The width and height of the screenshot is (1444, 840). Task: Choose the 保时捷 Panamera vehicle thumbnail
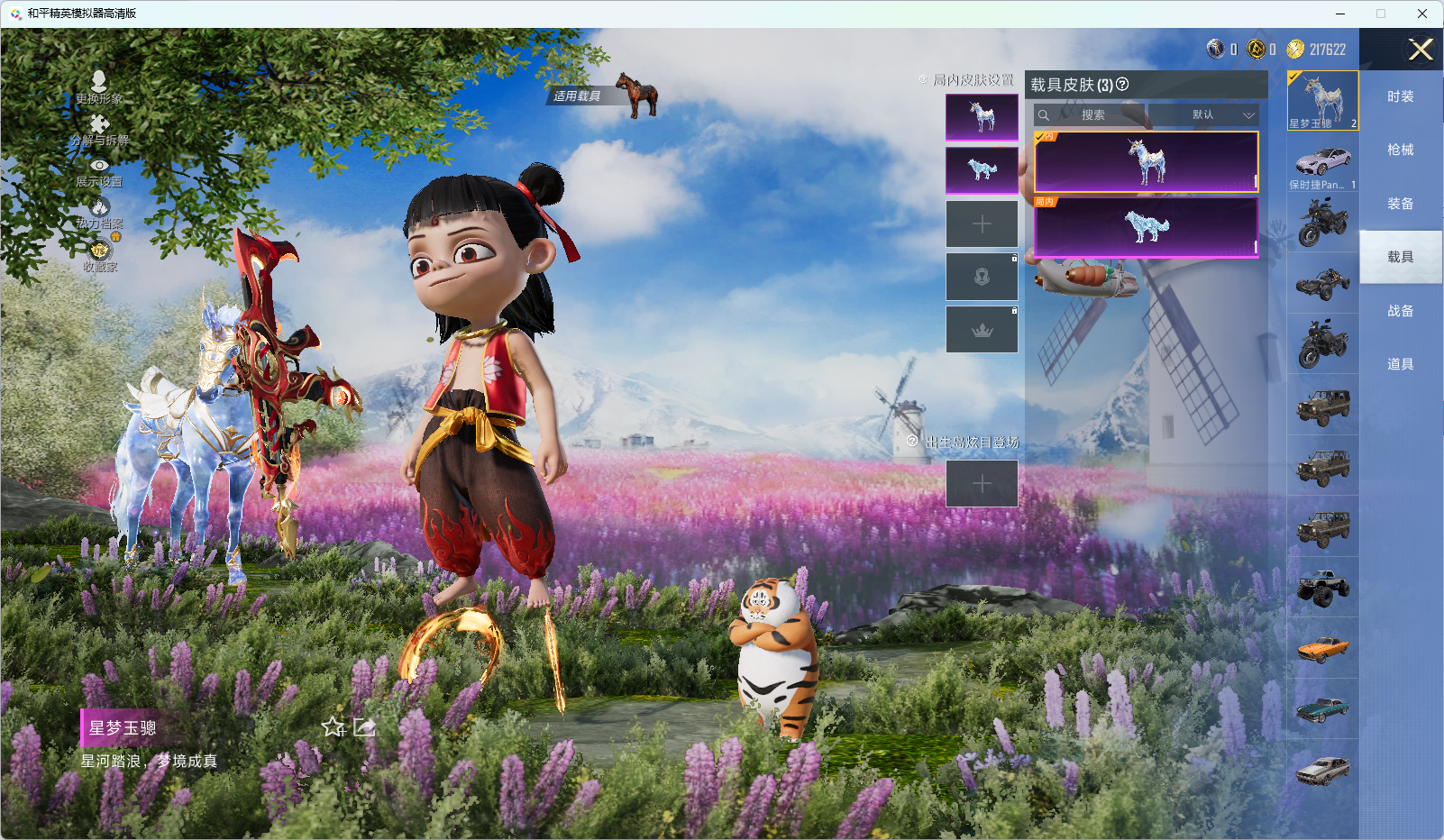click(x=1322, y=163)
